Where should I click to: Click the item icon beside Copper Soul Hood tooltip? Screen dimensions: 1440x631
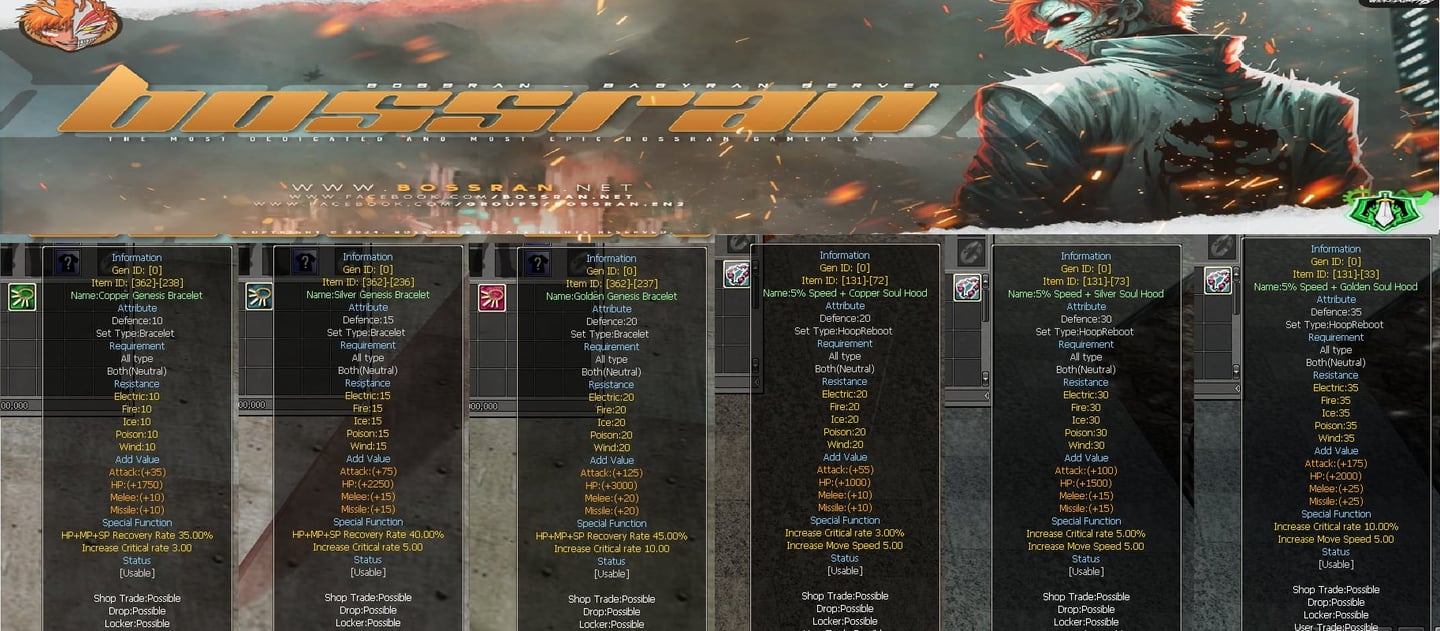(x=737, y=277)
